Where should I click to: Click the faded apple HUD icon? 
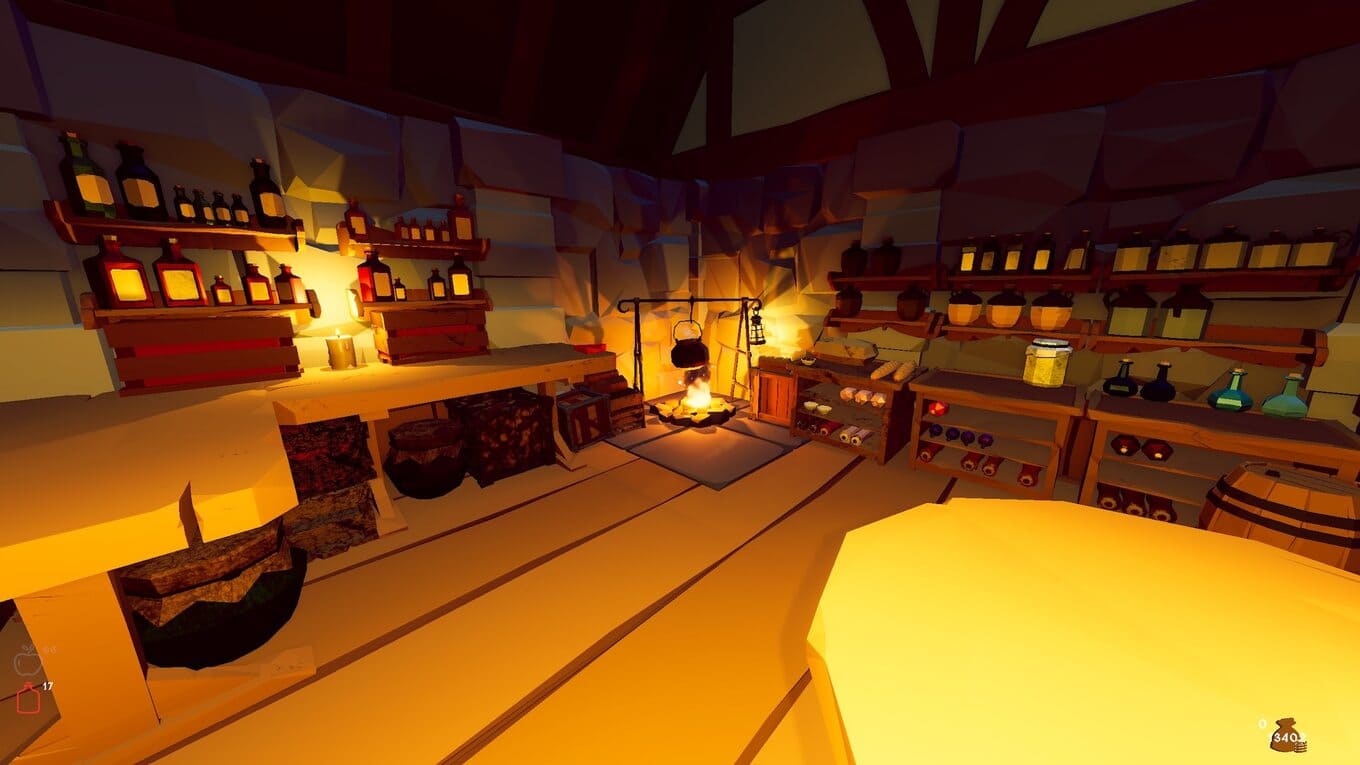(x=28, y=660)
